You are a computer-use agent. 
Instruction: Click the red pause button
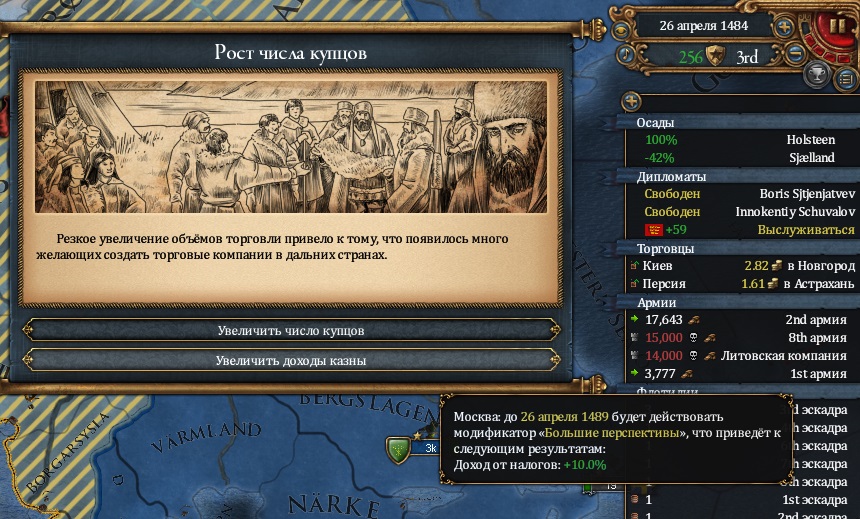click(834, 24)
